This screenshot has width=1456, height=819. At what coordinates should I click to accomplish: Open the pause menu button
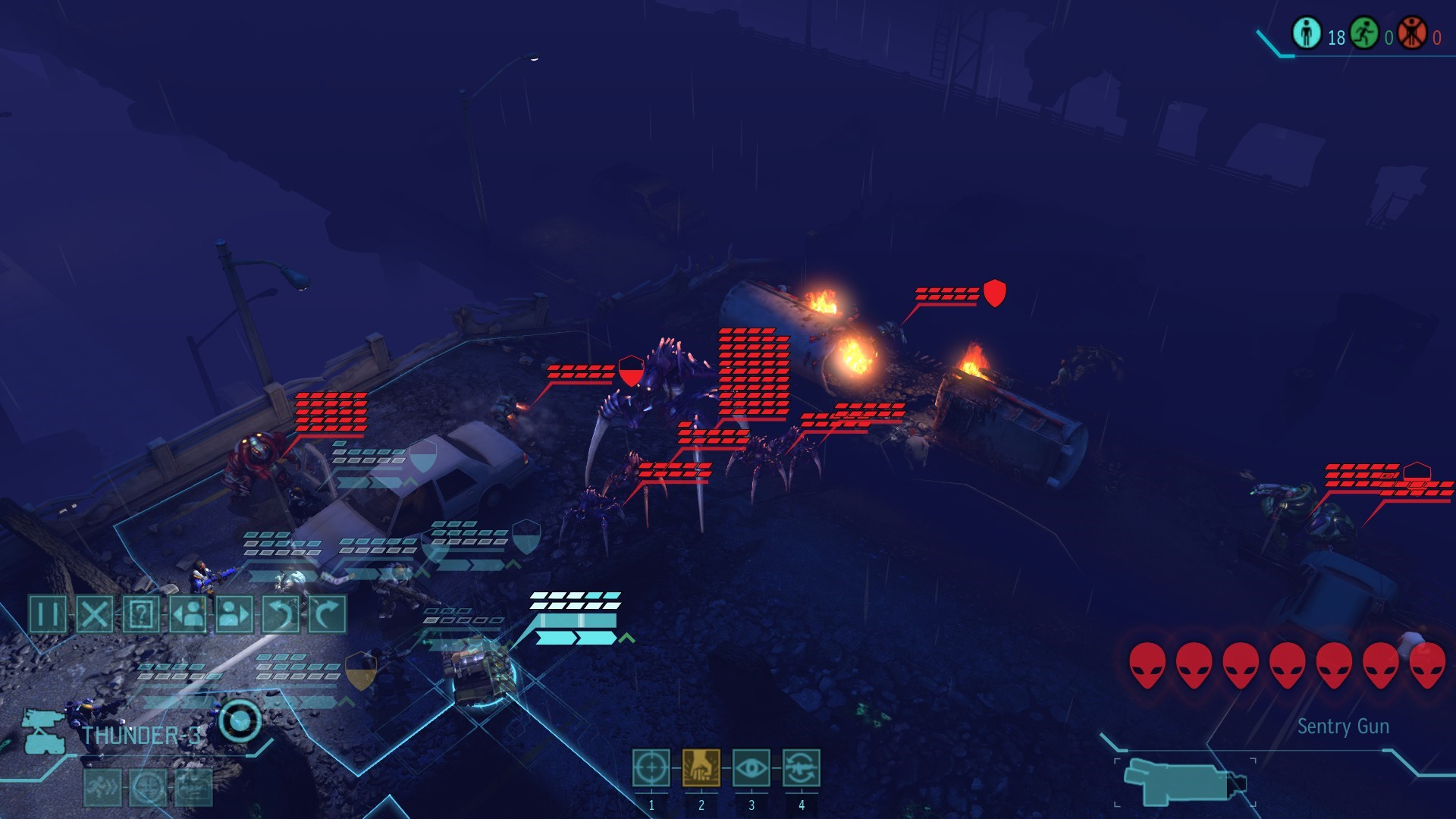[48, 613]
